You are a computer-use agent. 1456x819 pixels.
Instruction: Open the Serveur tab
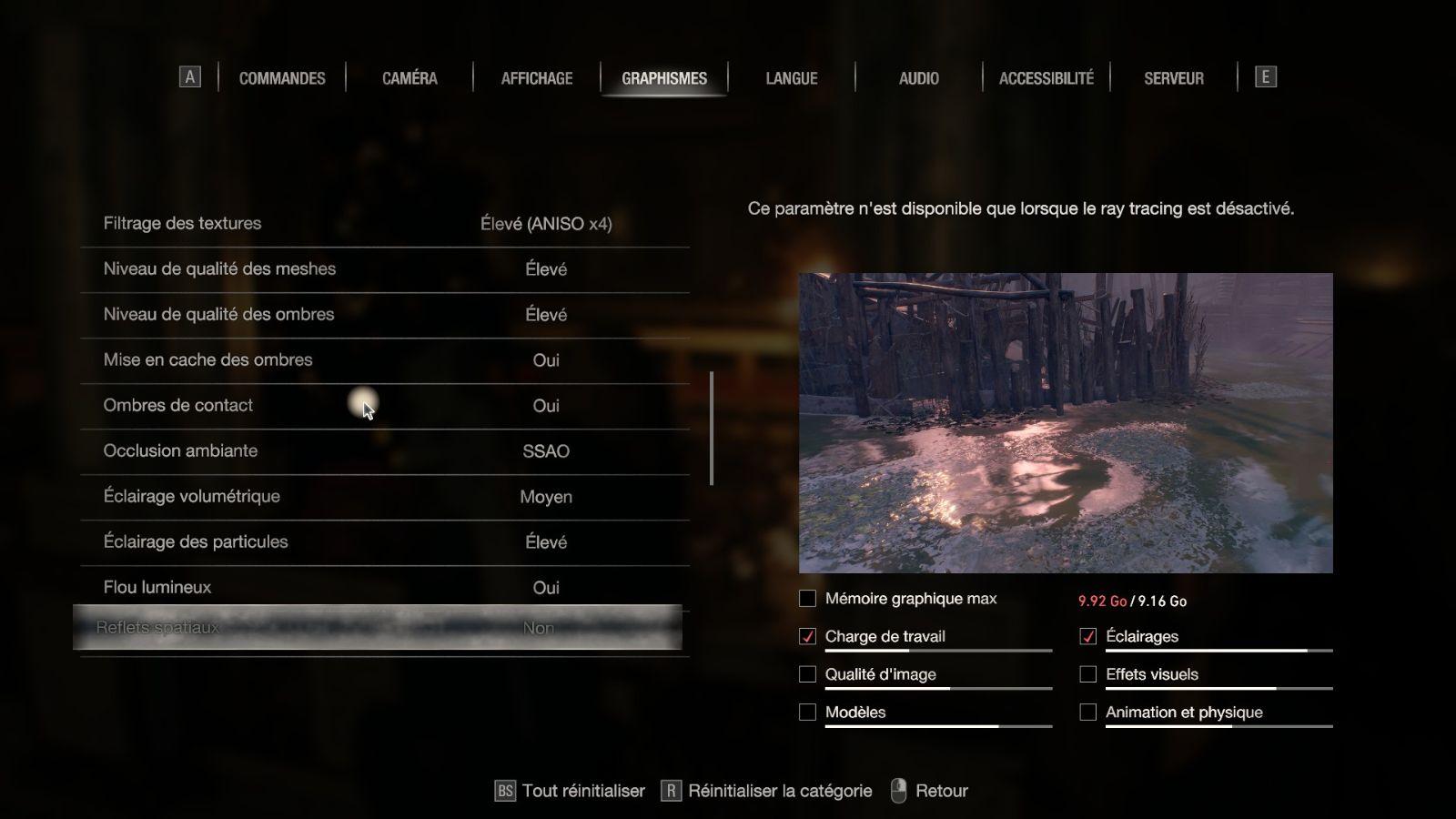[1173, 78]
